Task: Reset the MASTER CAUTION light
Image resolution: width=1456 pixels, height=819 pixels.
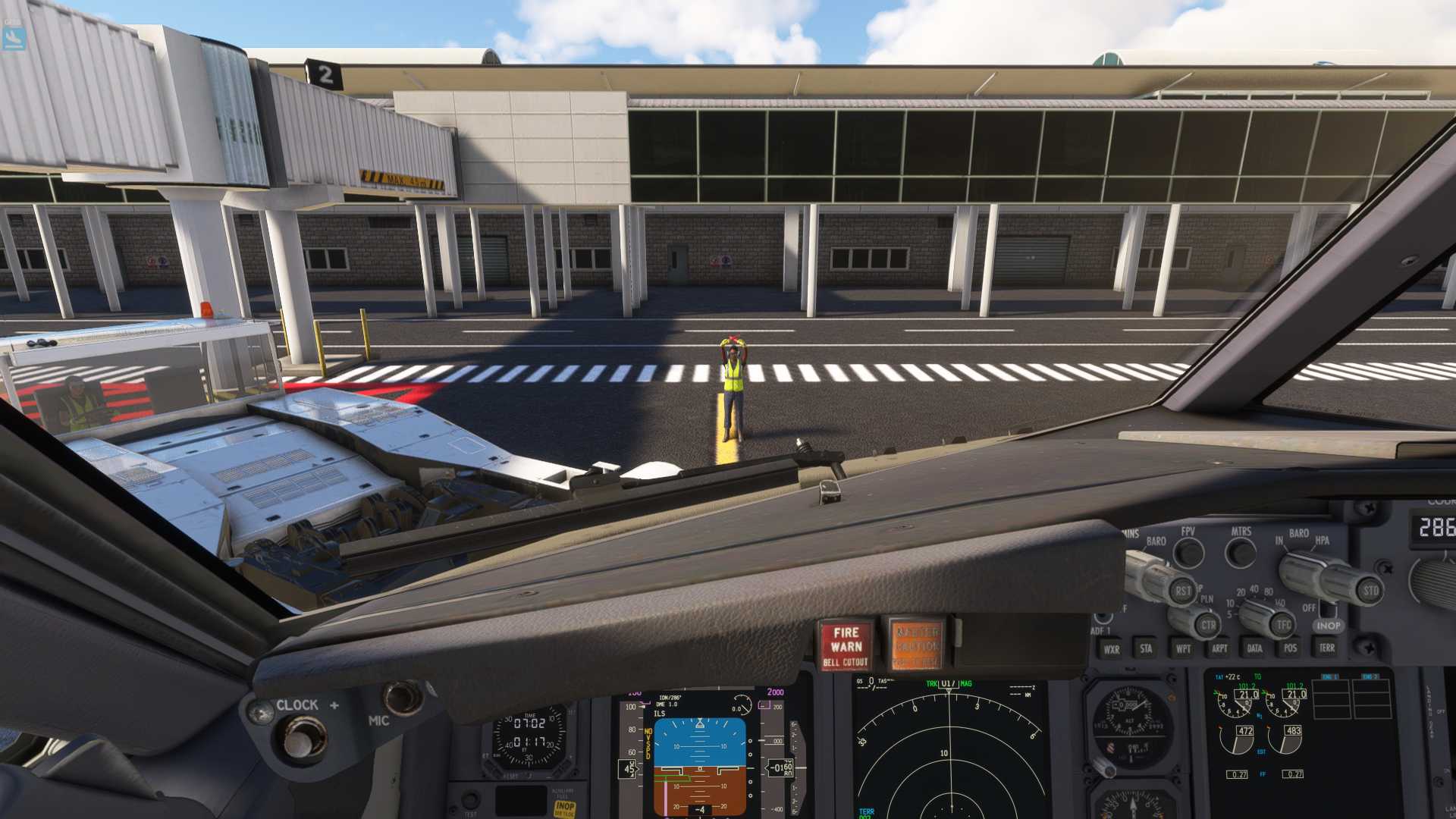Action: pos(917,645)
